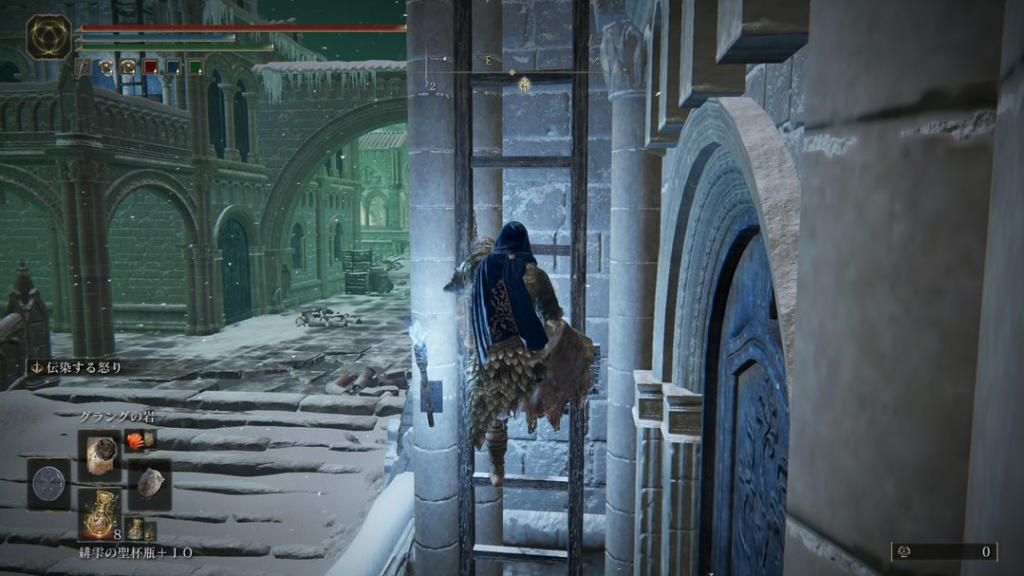
Task: Select the small flask next-item icon
Action: coord(135,528)
